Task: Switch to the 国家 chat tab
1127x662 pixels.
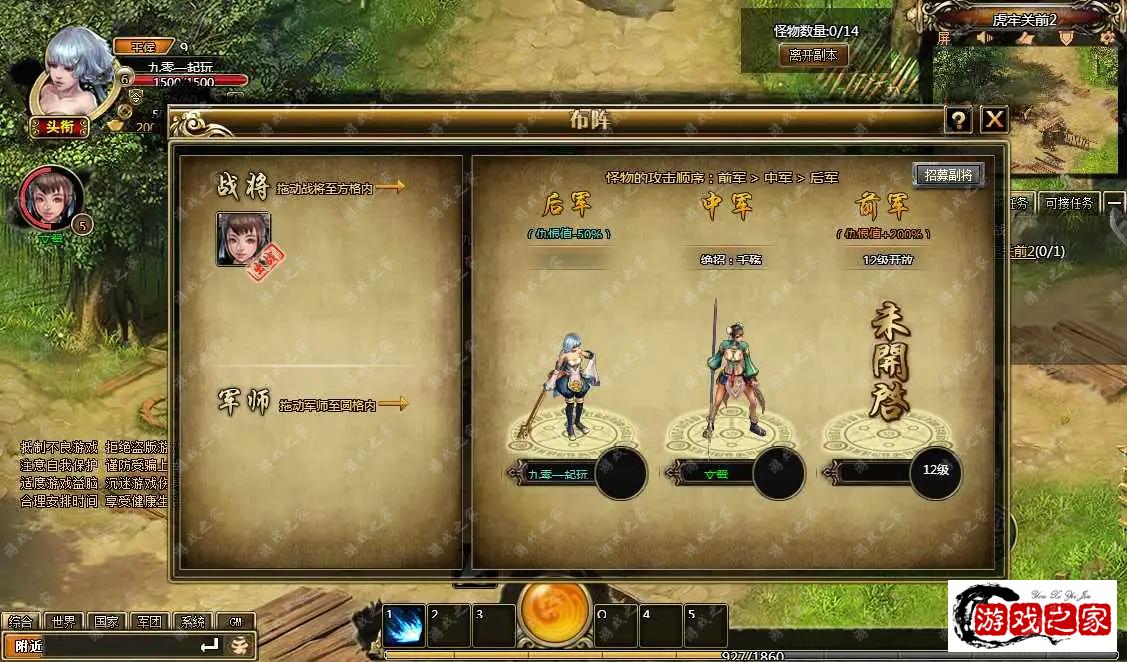Action: pos(106,621)
